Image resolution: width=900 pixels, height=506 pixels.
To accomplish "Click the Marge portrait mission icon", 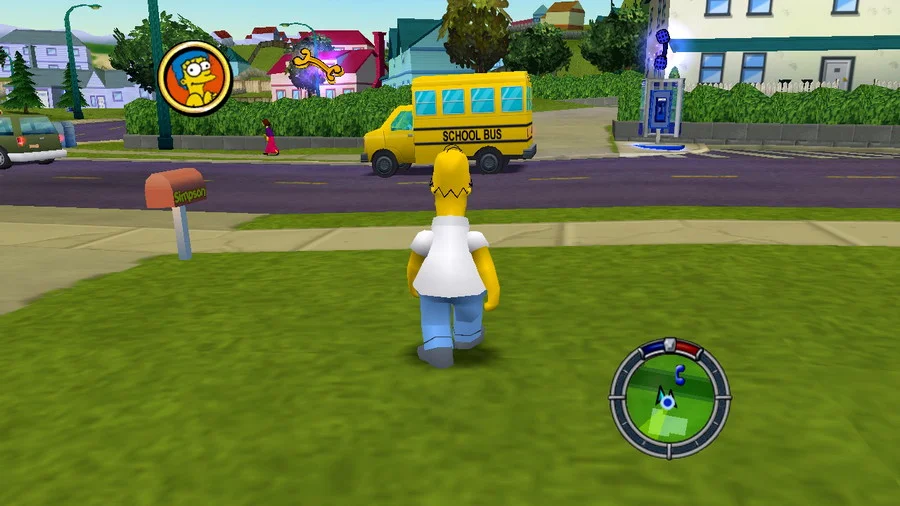I will [x=195, y=78].
